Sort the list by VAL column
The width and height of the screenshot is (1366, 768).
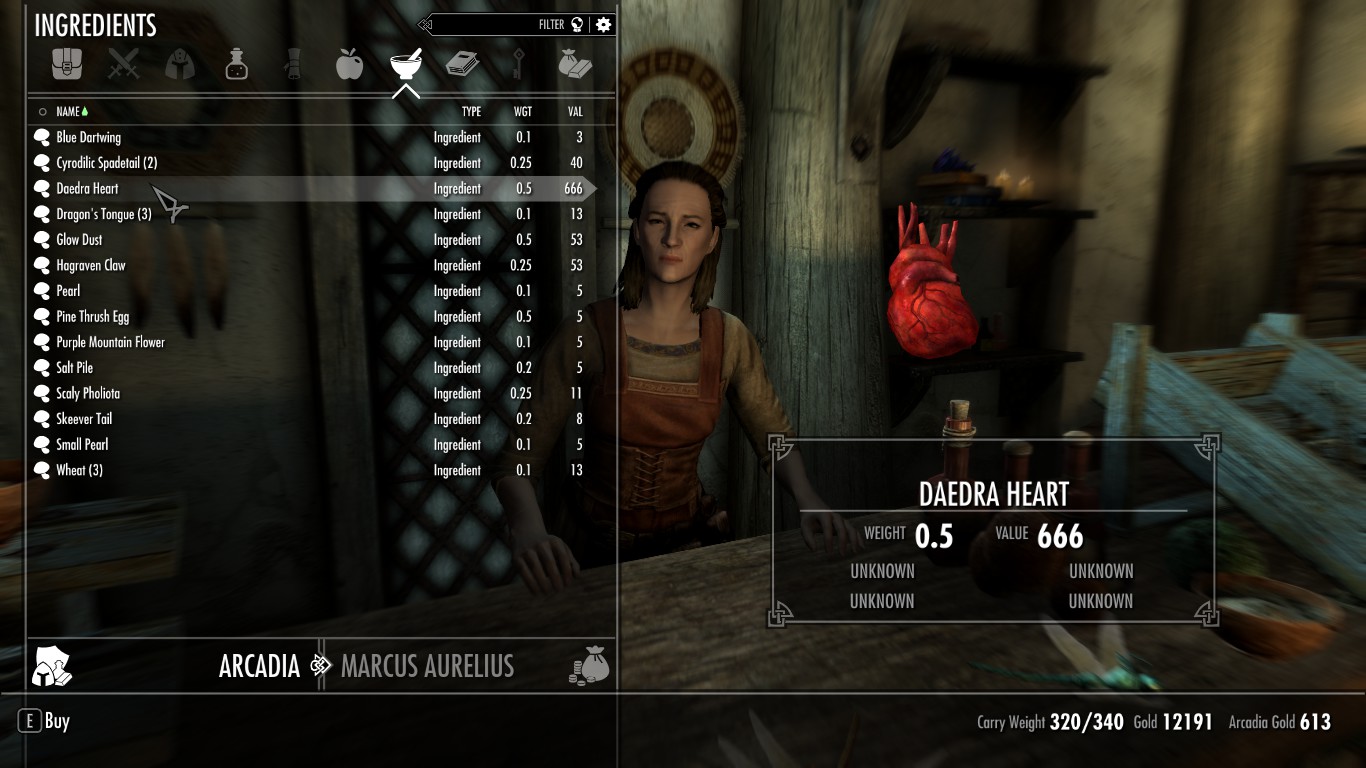[x=575, y=112]
